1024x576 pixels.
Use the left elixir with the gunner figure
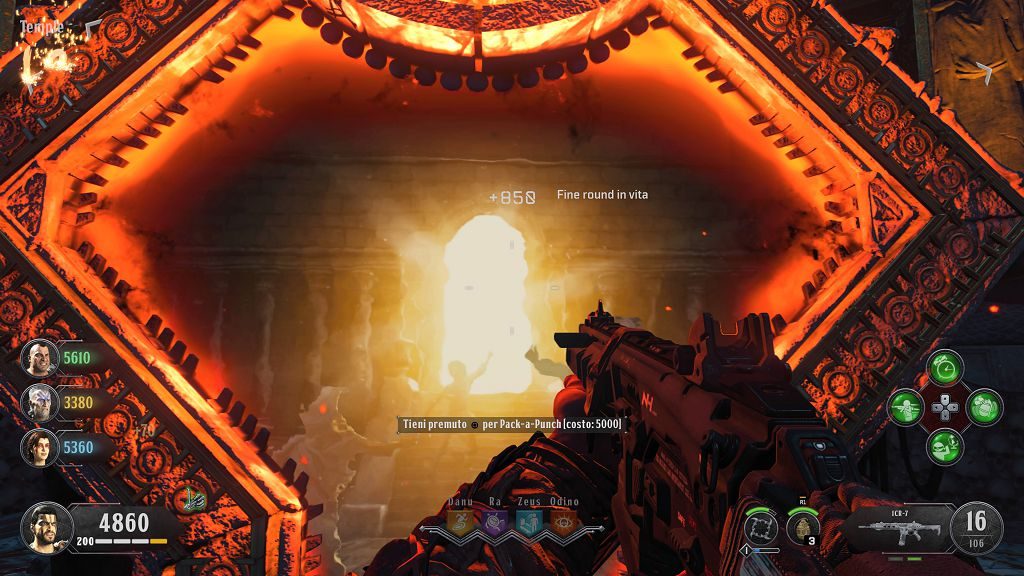tap(907, 407)
